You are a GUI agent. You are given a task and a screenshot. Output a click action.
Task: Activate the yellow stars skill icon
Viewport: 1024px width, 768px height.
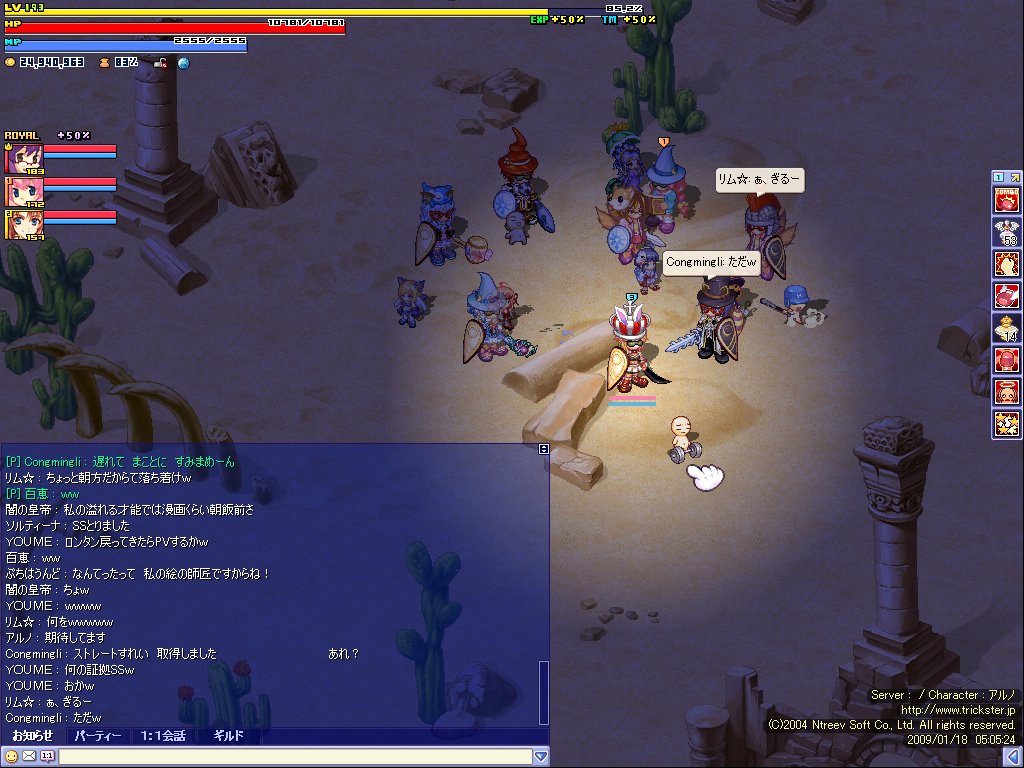(1005, 423)
